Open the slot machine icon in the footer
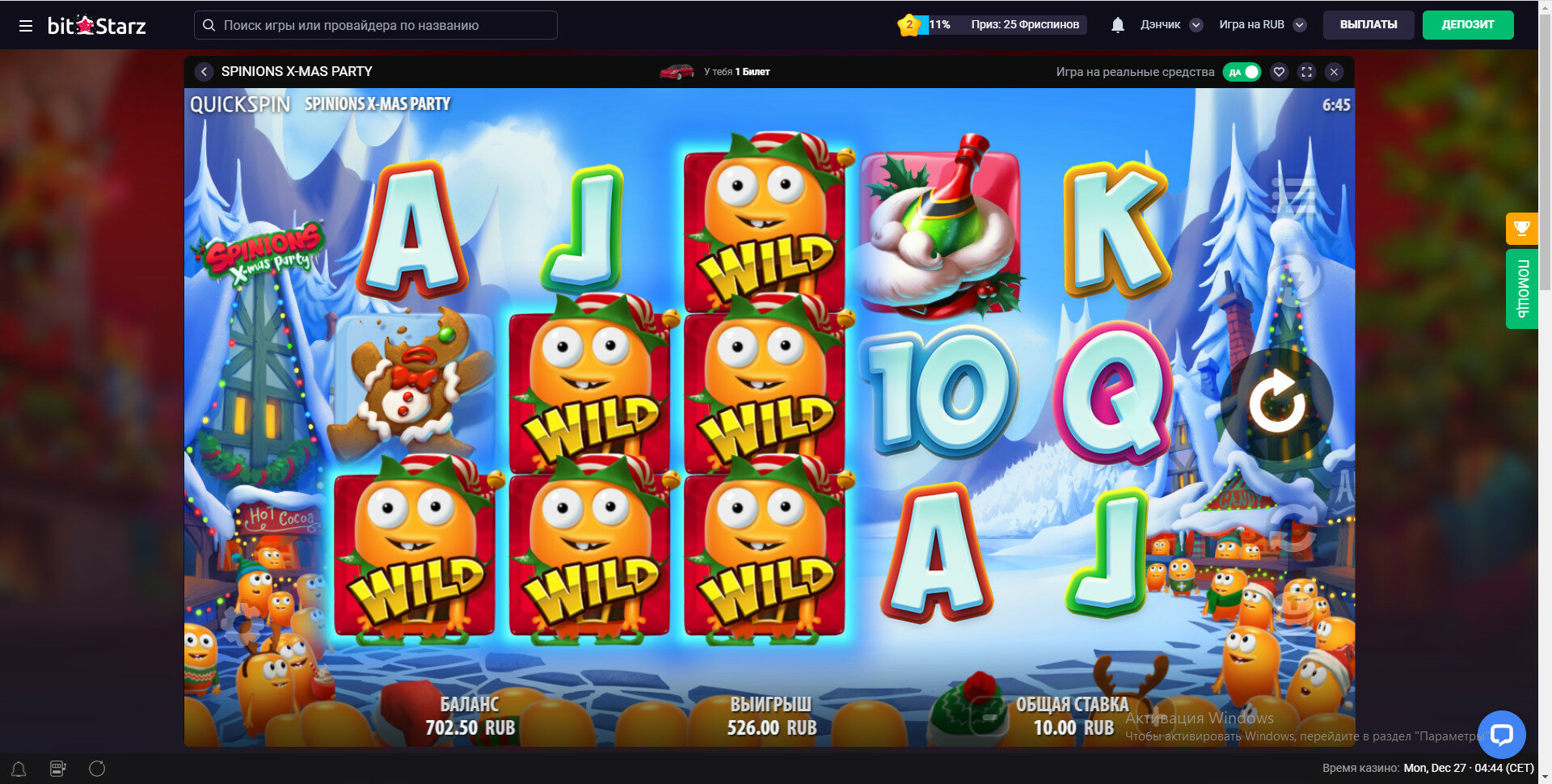1552x784 pixels. (x=58, y=769)
